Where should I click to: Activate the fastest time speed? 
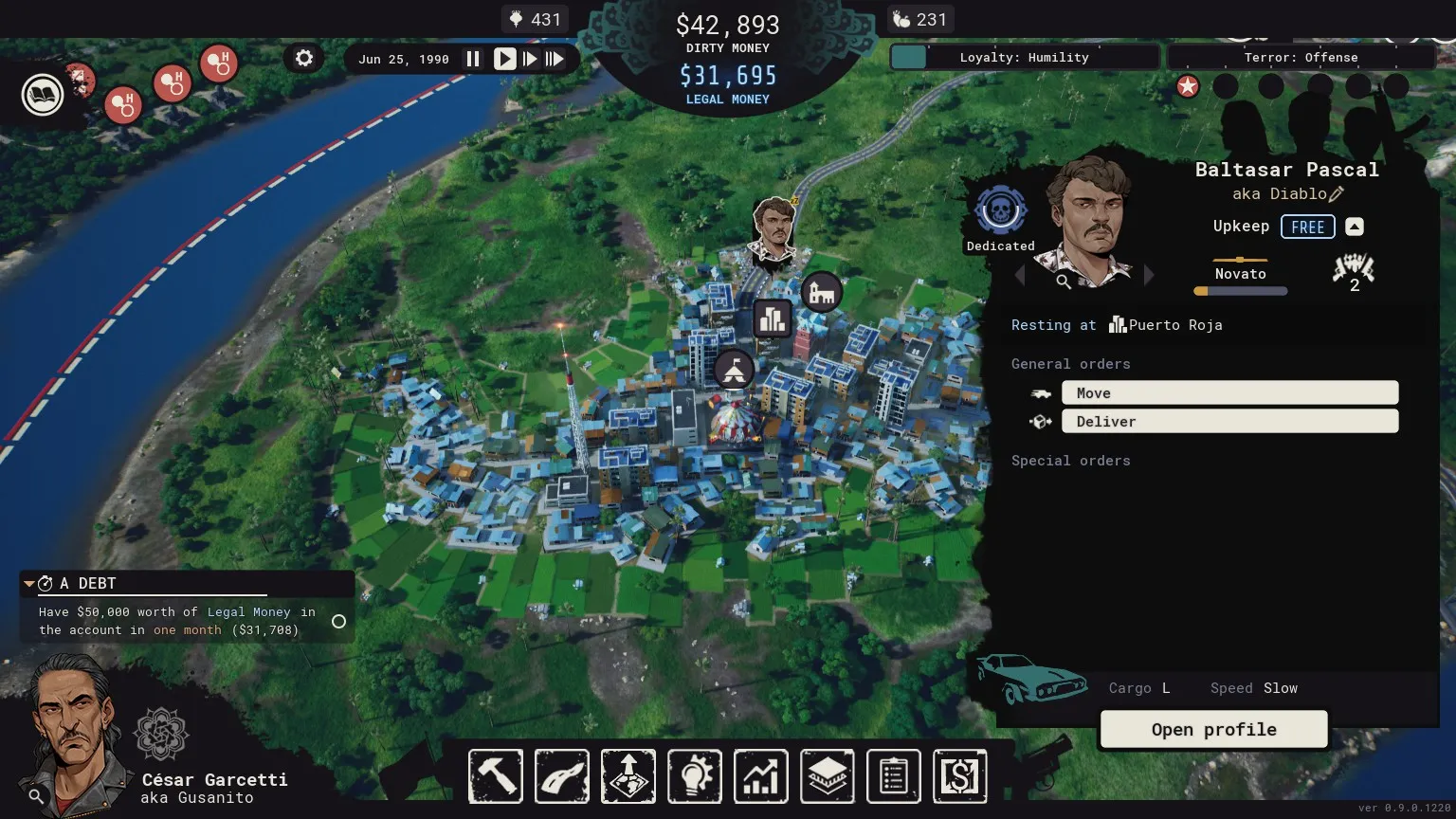click(x=555, y=59)
